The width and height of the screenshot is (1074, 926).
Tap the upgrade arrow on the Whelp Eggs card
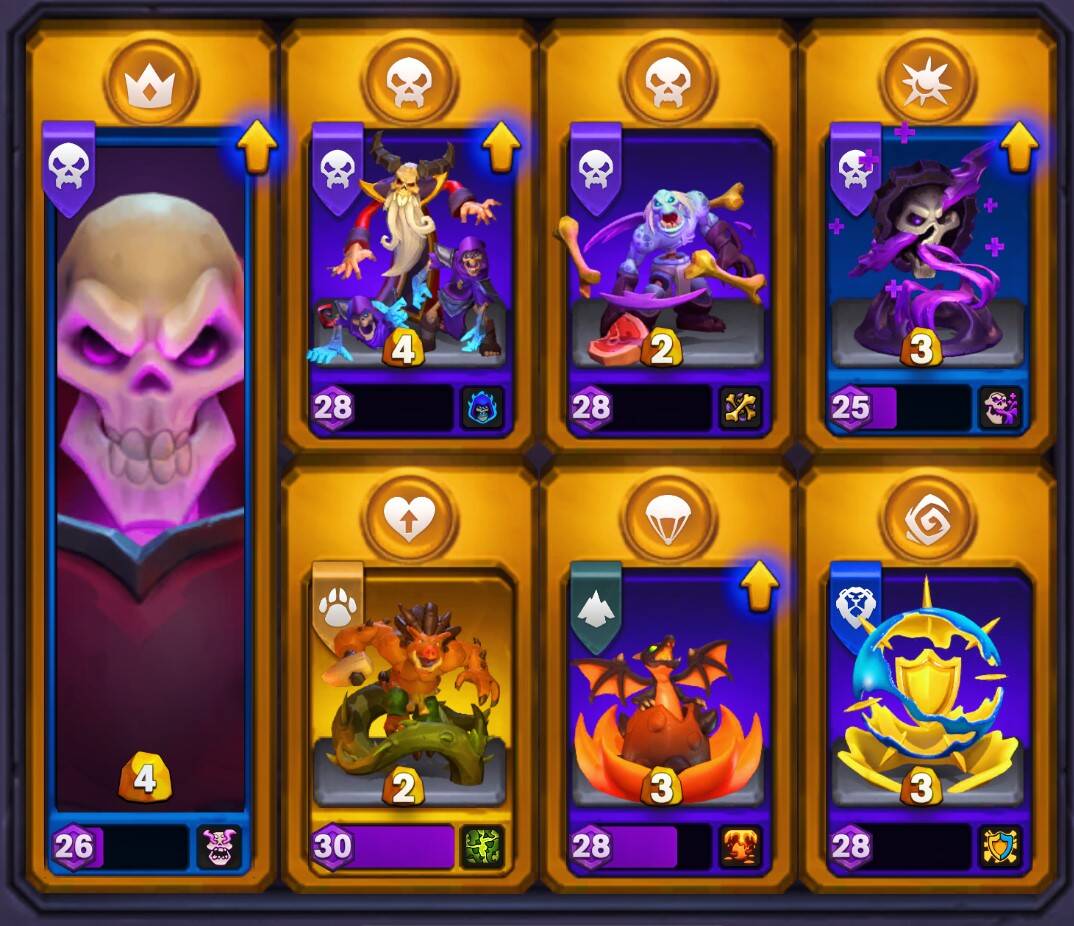759,587
